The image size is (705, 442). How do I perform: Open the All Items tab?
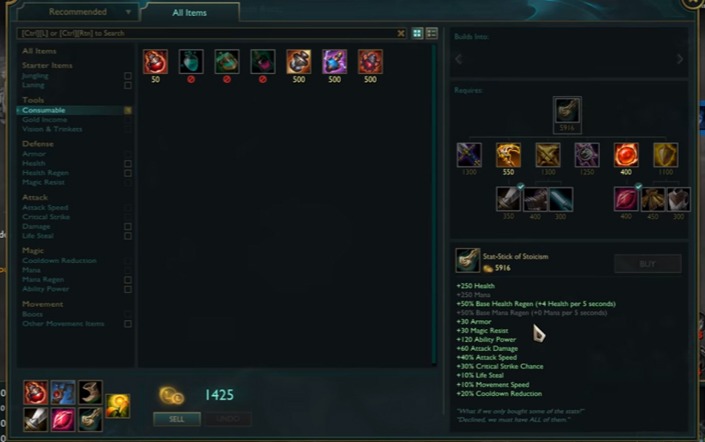[x=189, y=12]
